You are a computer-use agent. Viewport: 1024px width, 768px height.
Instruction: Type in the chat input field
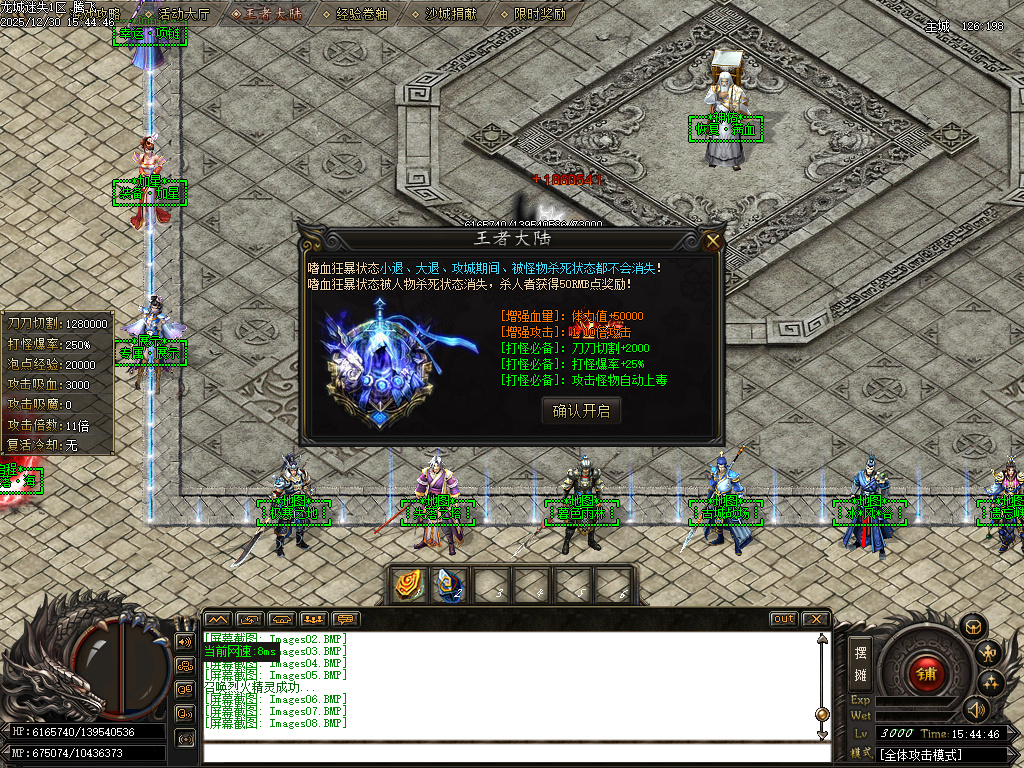click(x=510, y=752)
